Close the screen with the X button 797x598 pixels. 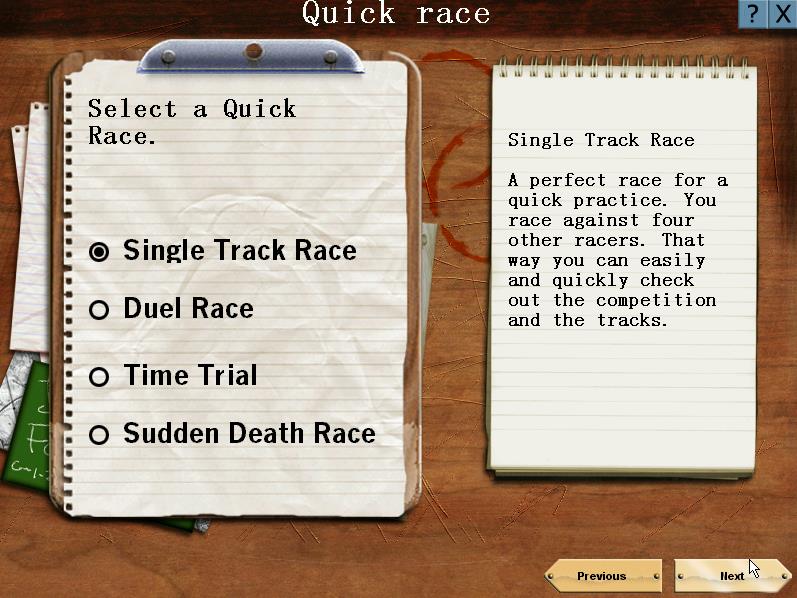782,14
